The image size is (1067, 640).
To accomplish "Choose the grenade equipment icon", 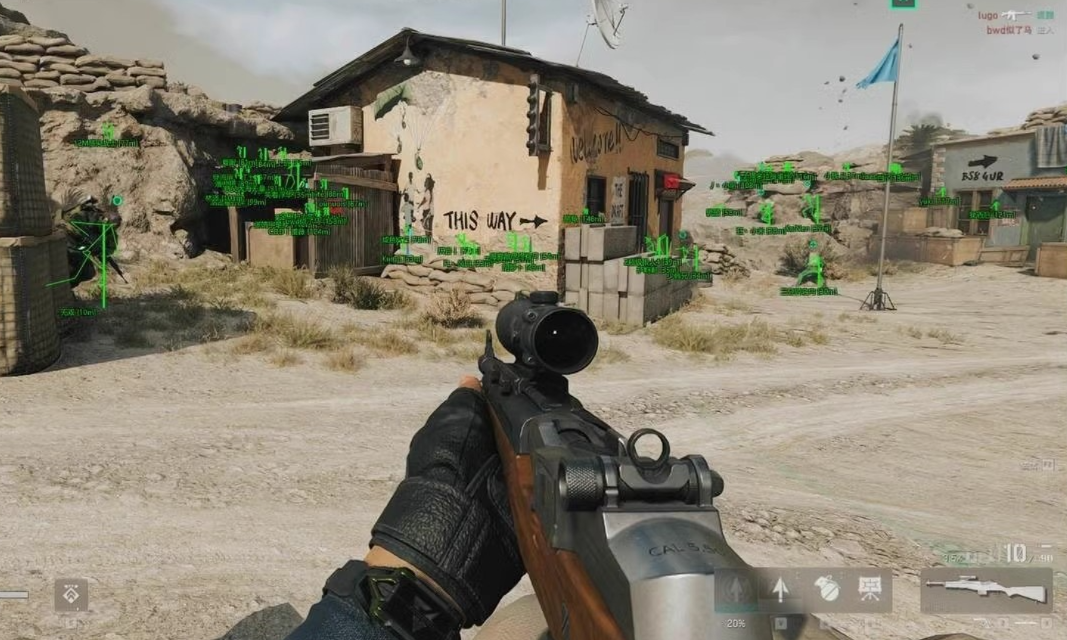I will 826,589.
